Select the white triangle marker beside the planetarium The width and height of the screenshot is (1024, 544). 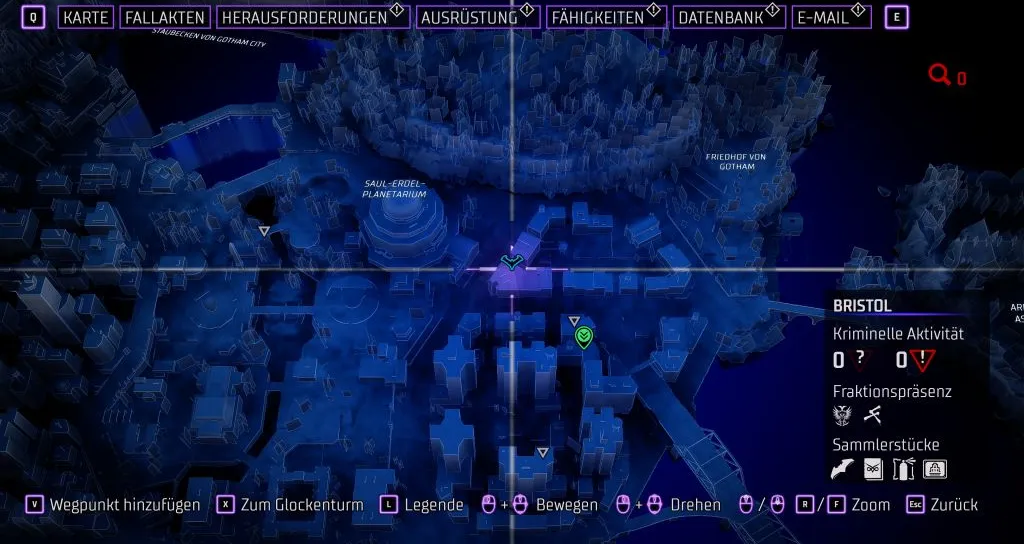click(264, 231)
